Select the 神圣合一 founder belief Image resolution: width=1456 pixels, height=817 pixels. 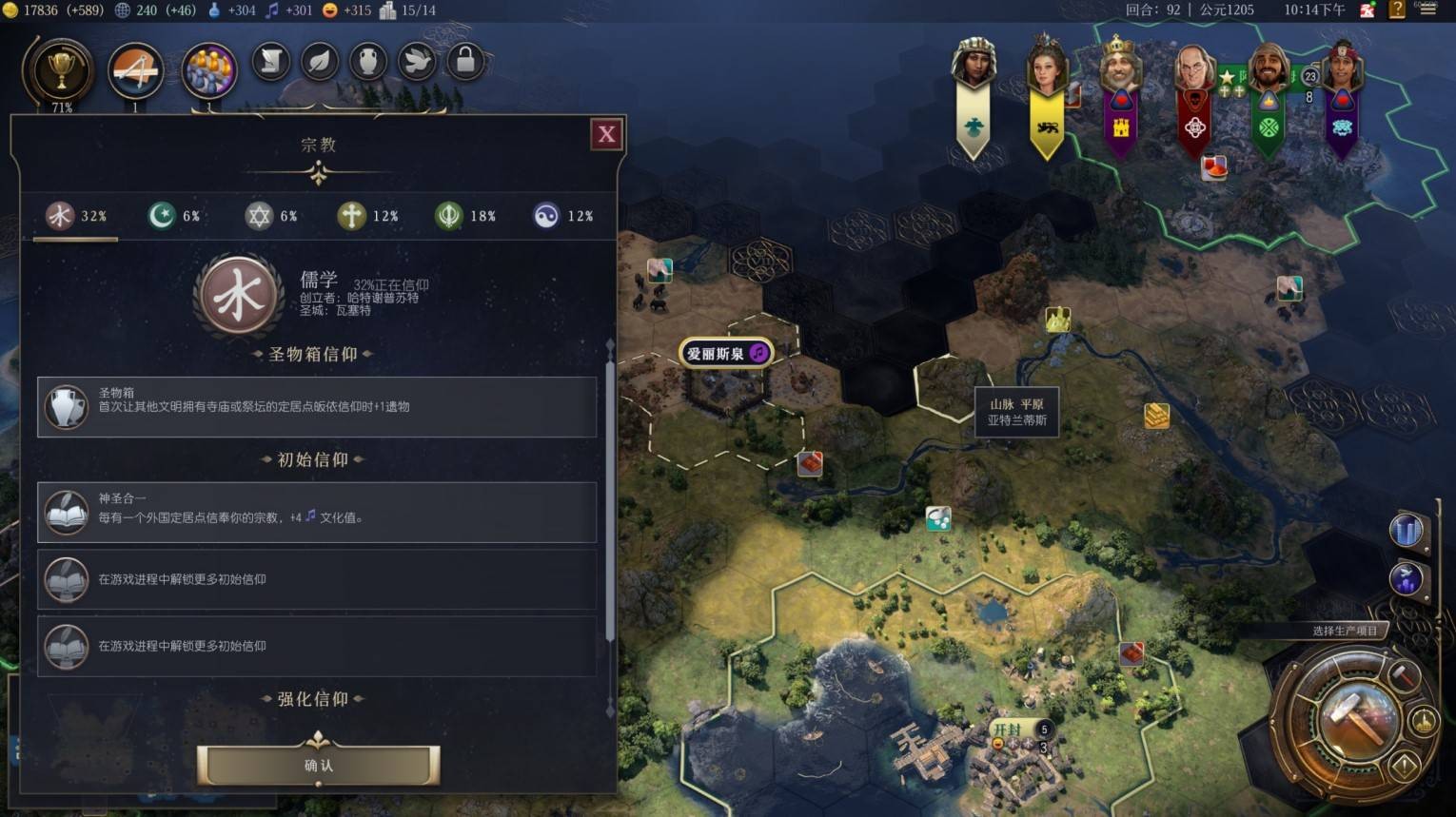pyautogui.click(x=317, y=512)
